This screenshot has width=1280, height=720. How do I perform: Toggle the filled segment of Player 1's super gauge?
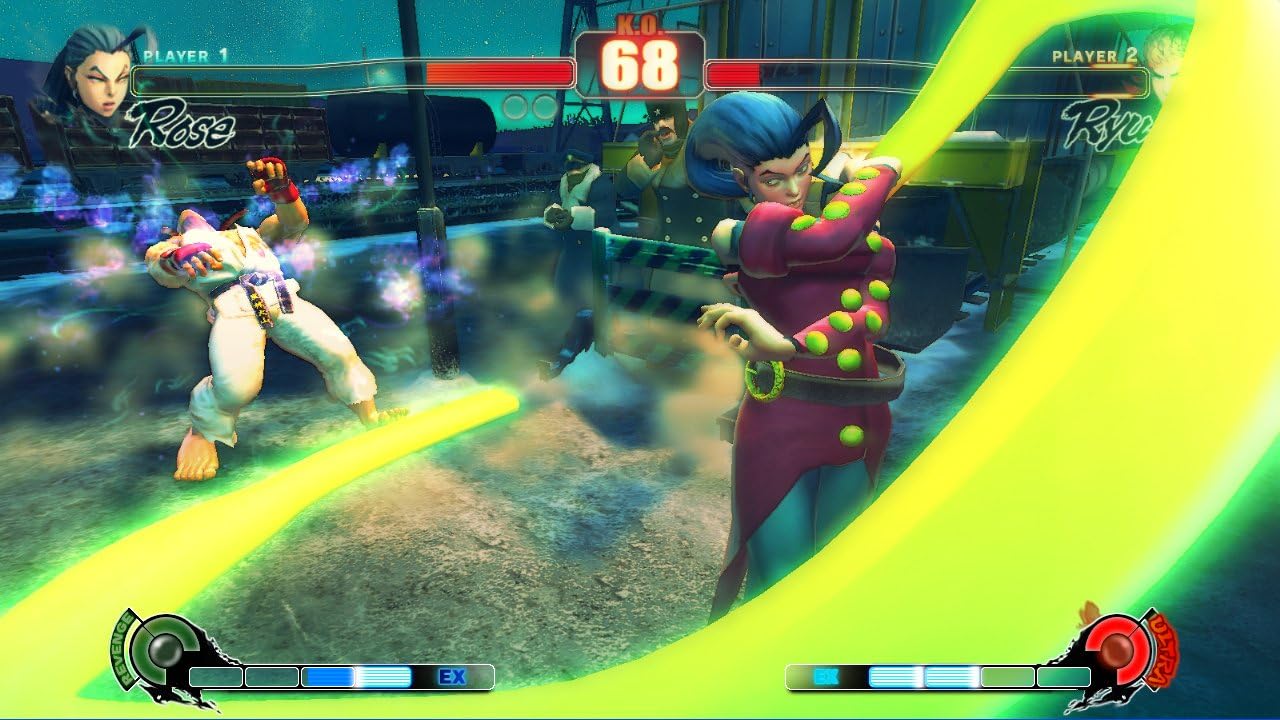(330, 677)
